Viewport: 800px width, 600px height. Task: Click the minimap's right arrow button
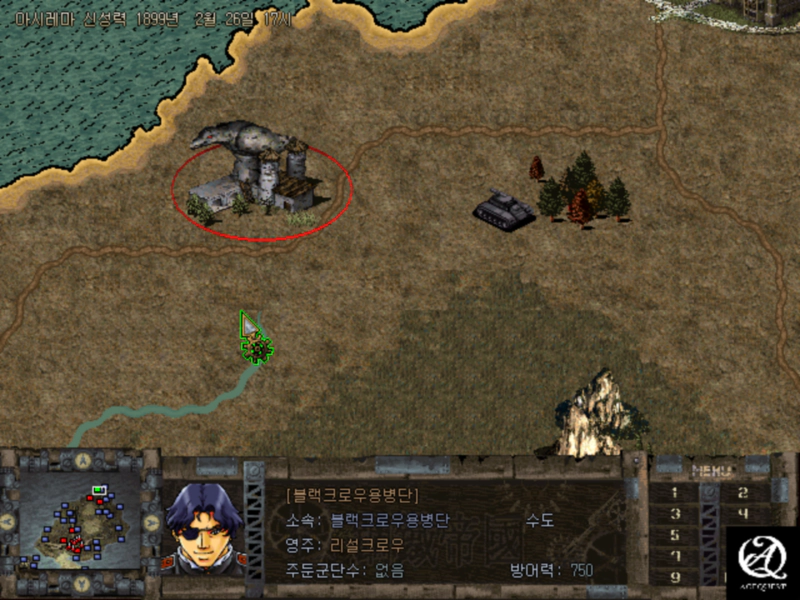152,522
